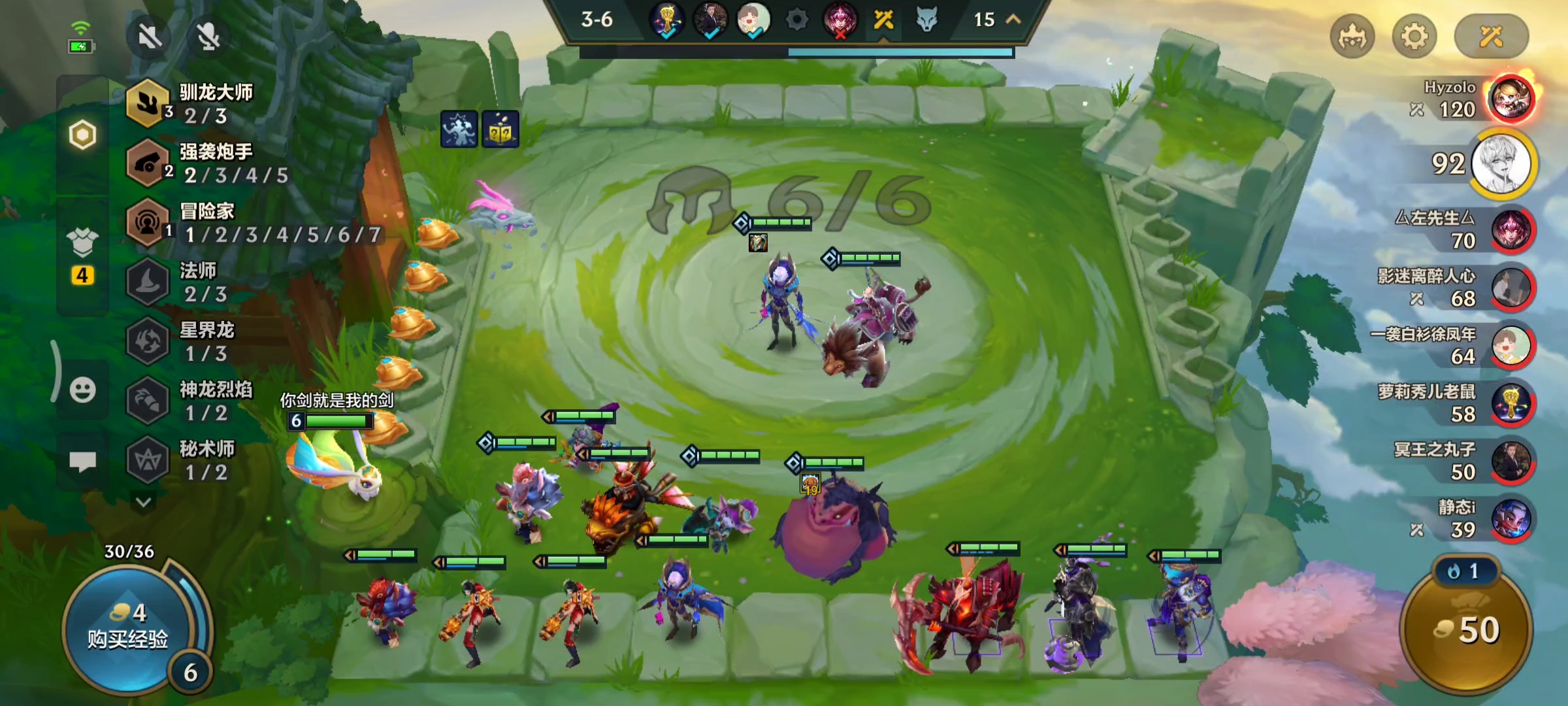Buy experience with the 购买经验 button
The height and width of the screenshot is (706, 1568).
[x=128, y=628]
